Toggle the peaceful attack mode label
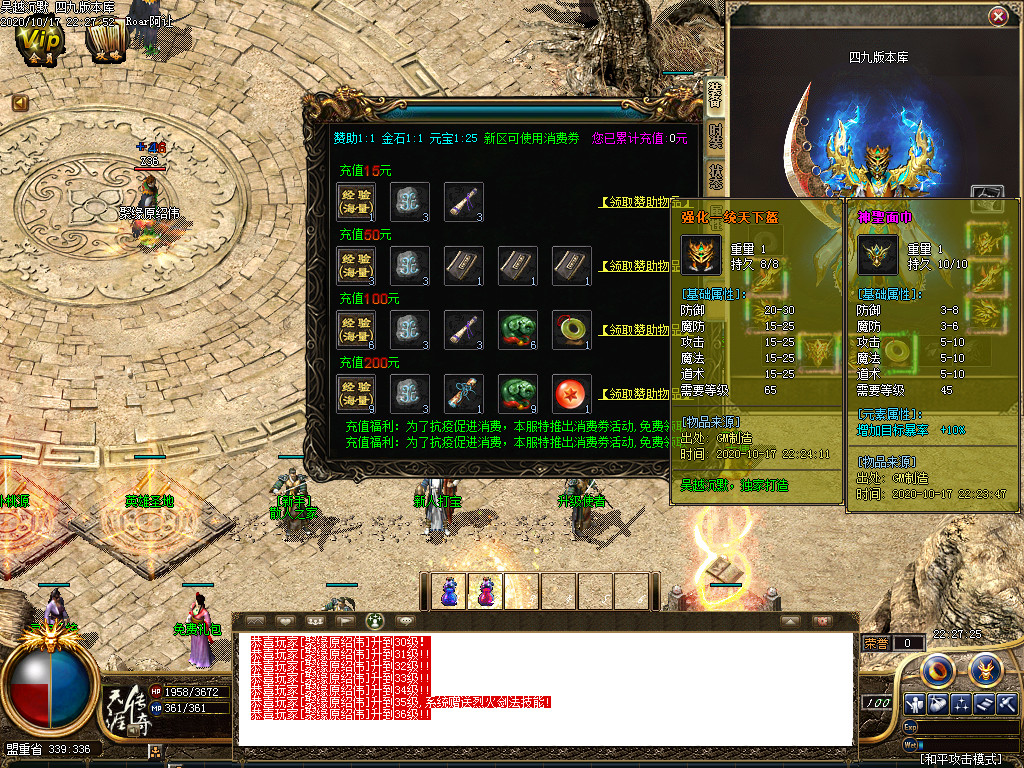 (x=960, y=760)
